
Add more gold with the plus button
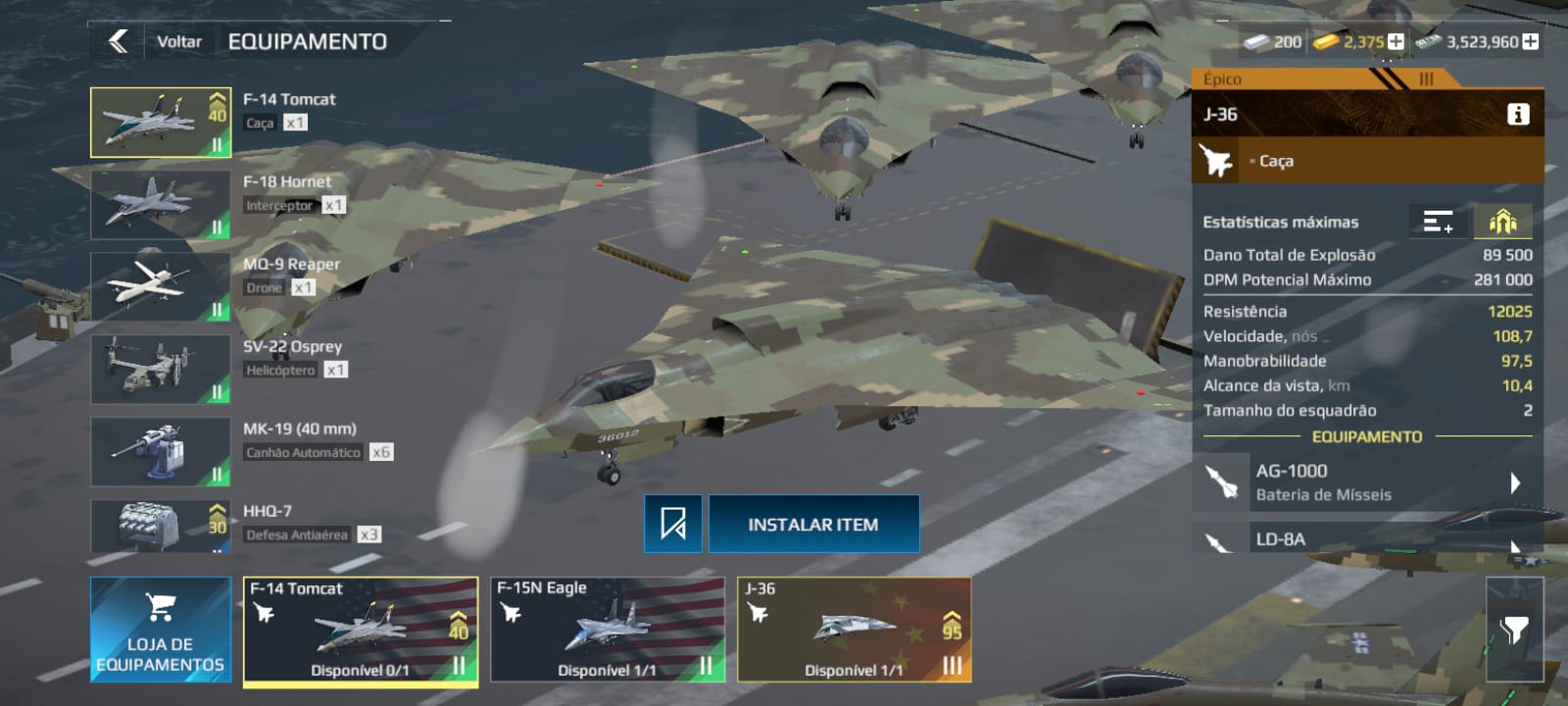[x=1396, y=42]
